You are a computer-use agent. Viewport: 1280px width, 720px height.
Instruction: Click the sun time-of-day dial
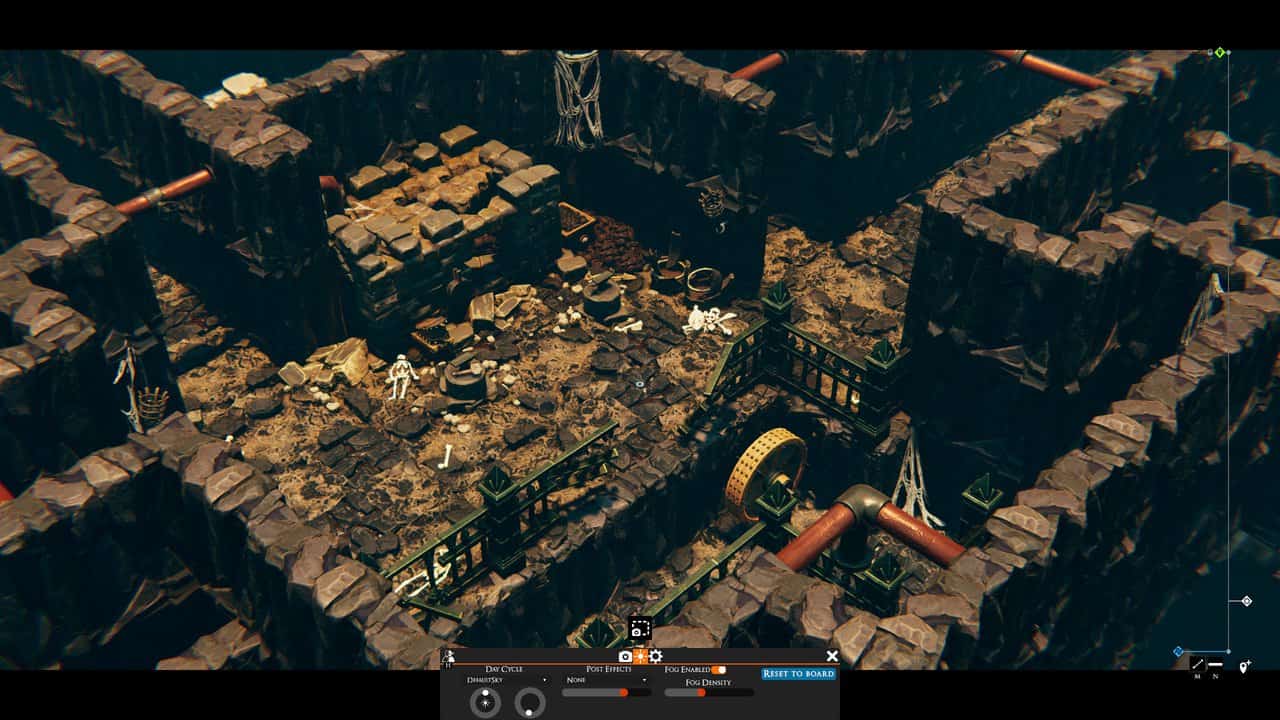486,703
